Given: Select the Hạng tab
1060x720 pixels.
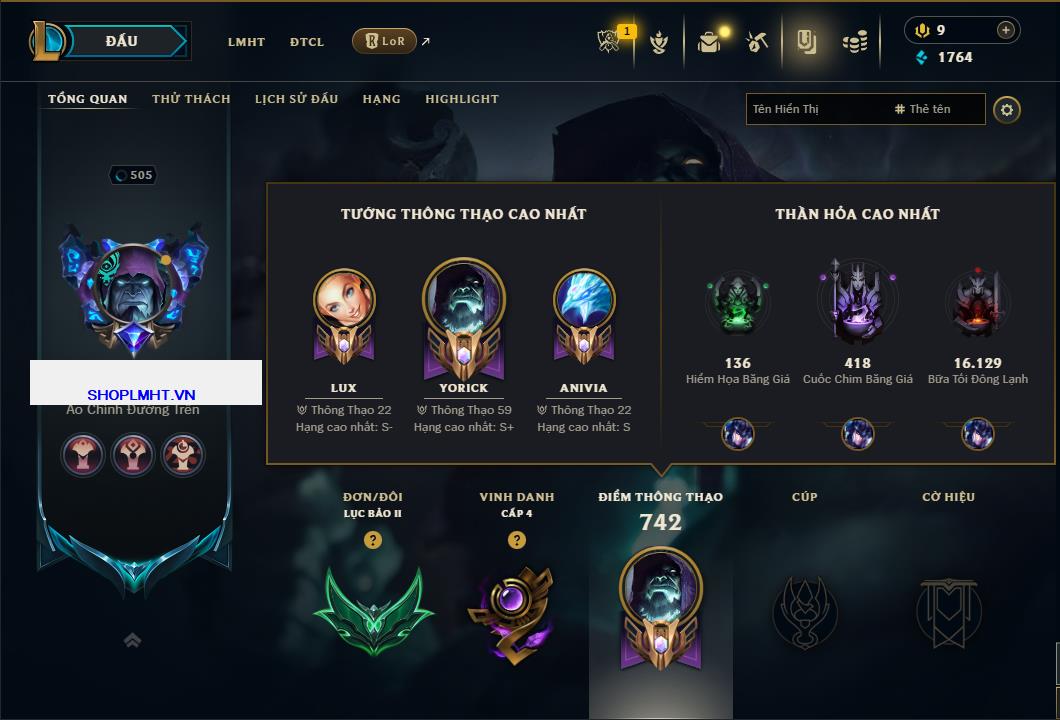Looking at the screenshot, I should click(x=381, y=99).
